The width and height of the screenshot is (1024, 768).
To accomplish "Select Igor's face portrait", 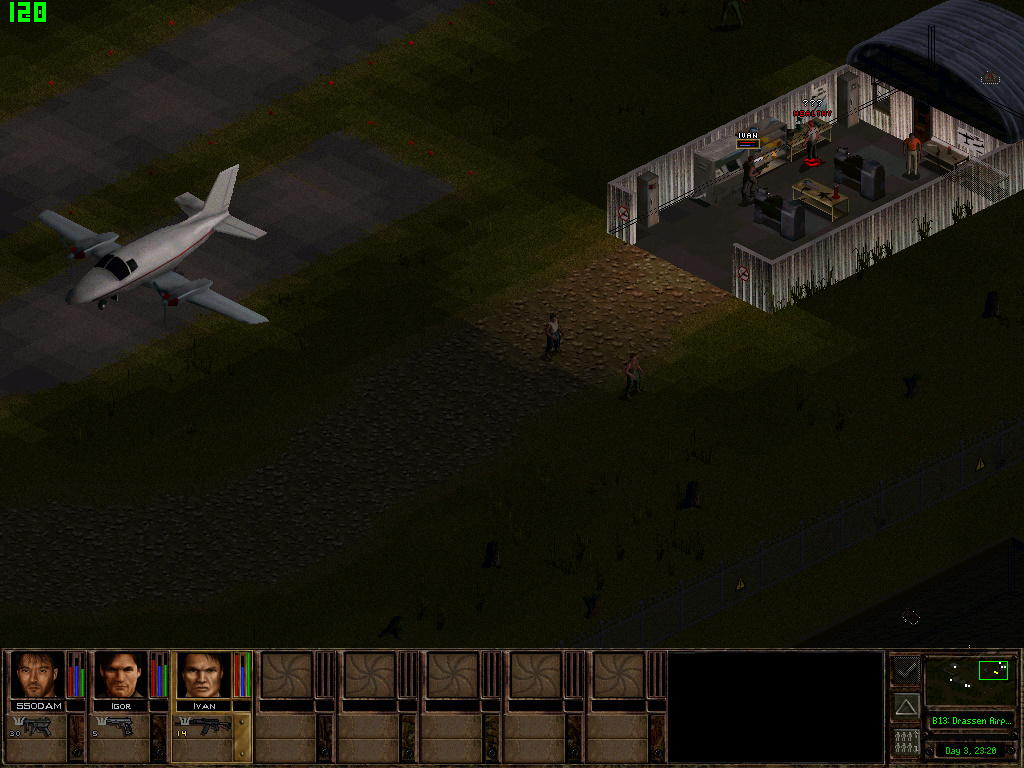I will [x=121, y=675].
